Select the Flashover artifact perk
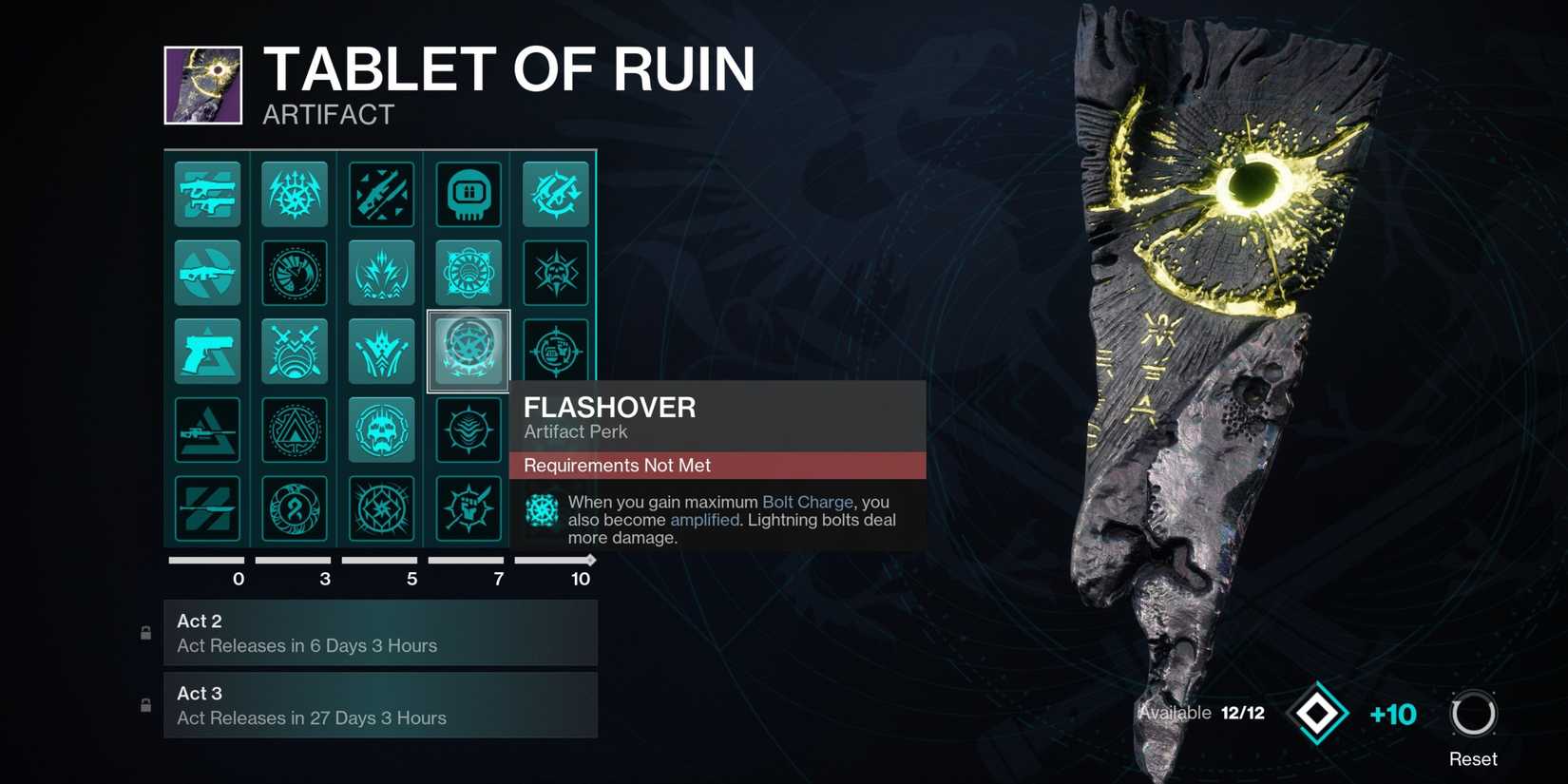1568x784 pixels. (468, 350)
